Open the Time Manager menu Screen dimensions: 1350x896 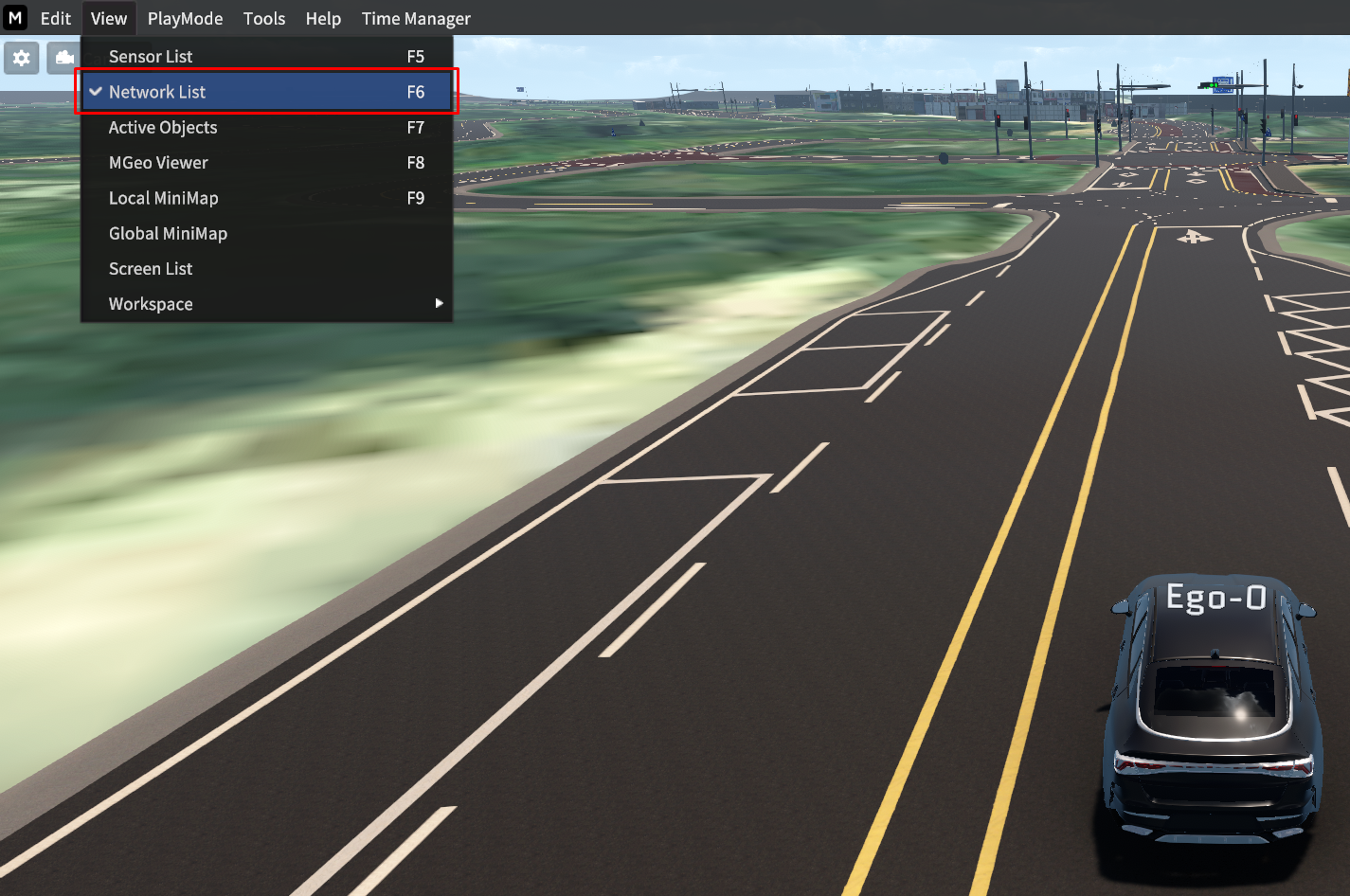[x=415, y=18]
